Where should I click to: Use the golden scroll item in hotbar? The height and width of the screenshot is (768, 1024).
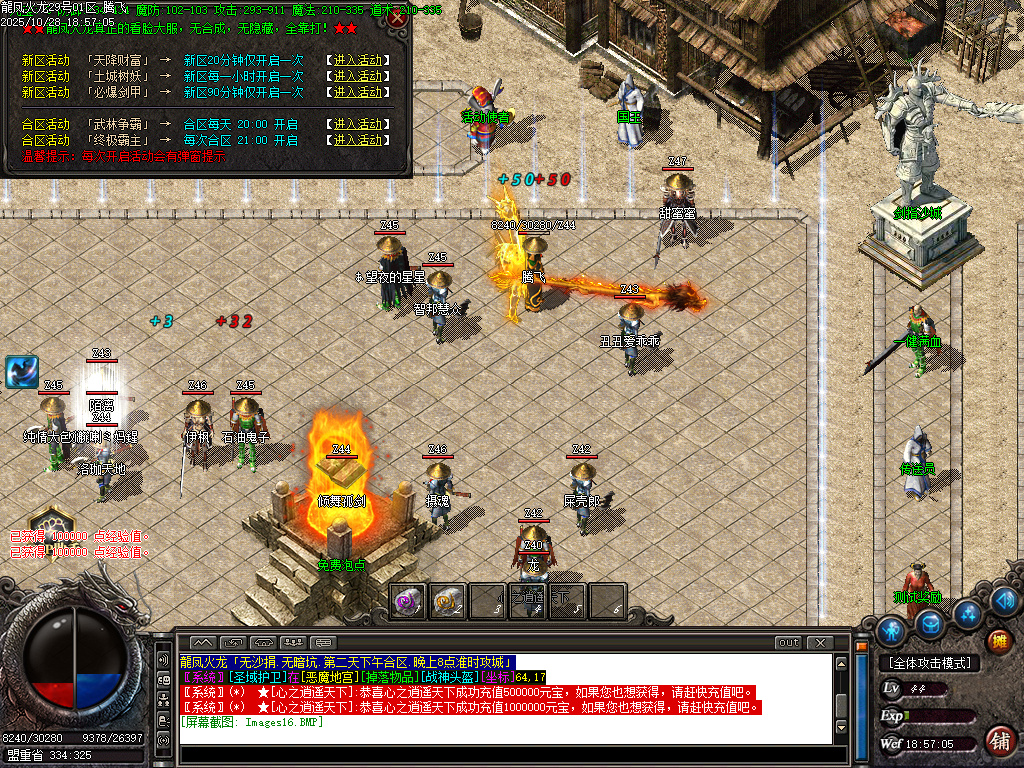447,601
